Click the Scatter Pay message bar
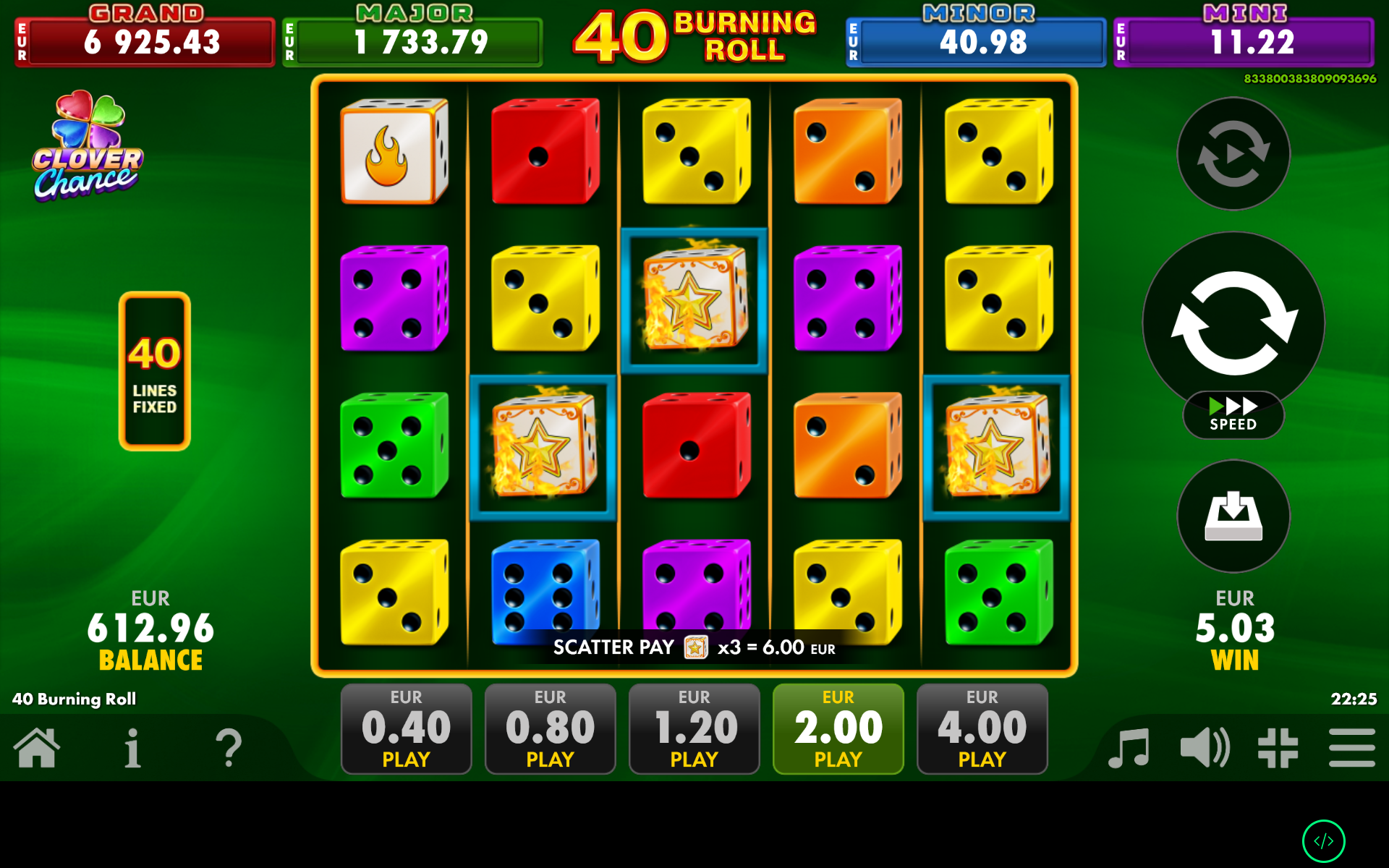This screenshot has width=1389, height=868. (693, 647)
